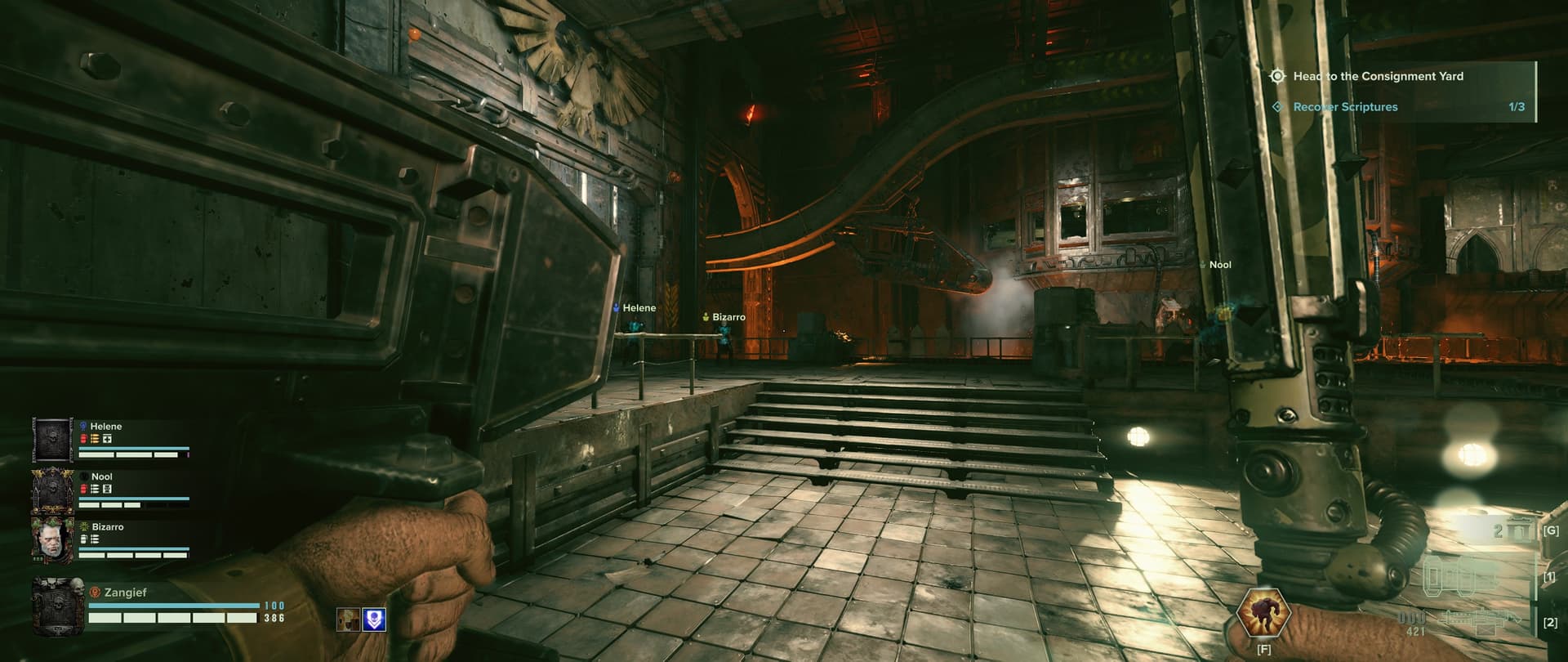Click Zangief's own player portrait
This screenshot has height=662, width=1568.
click(58, 606)
